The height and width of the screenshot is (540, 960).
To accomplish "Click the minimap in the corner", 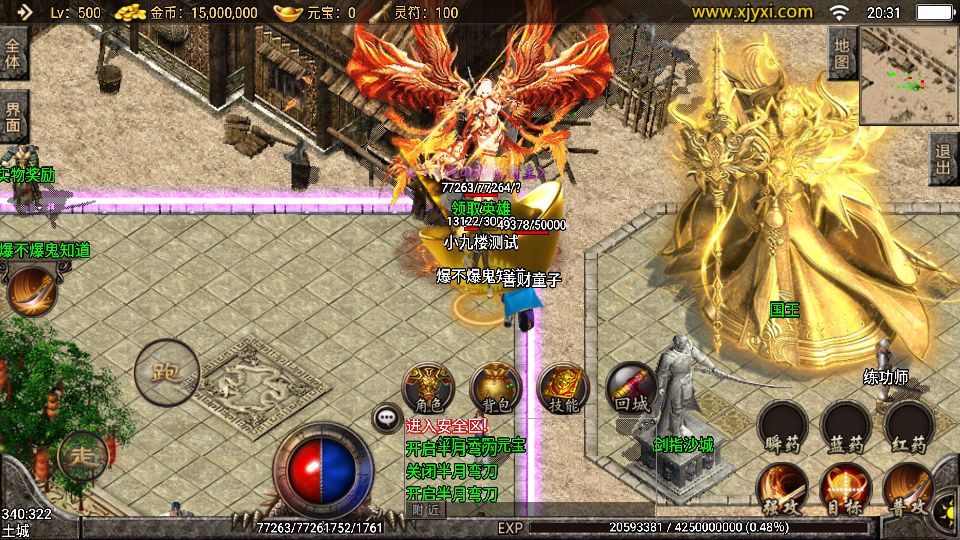I will tap(908, 75).
